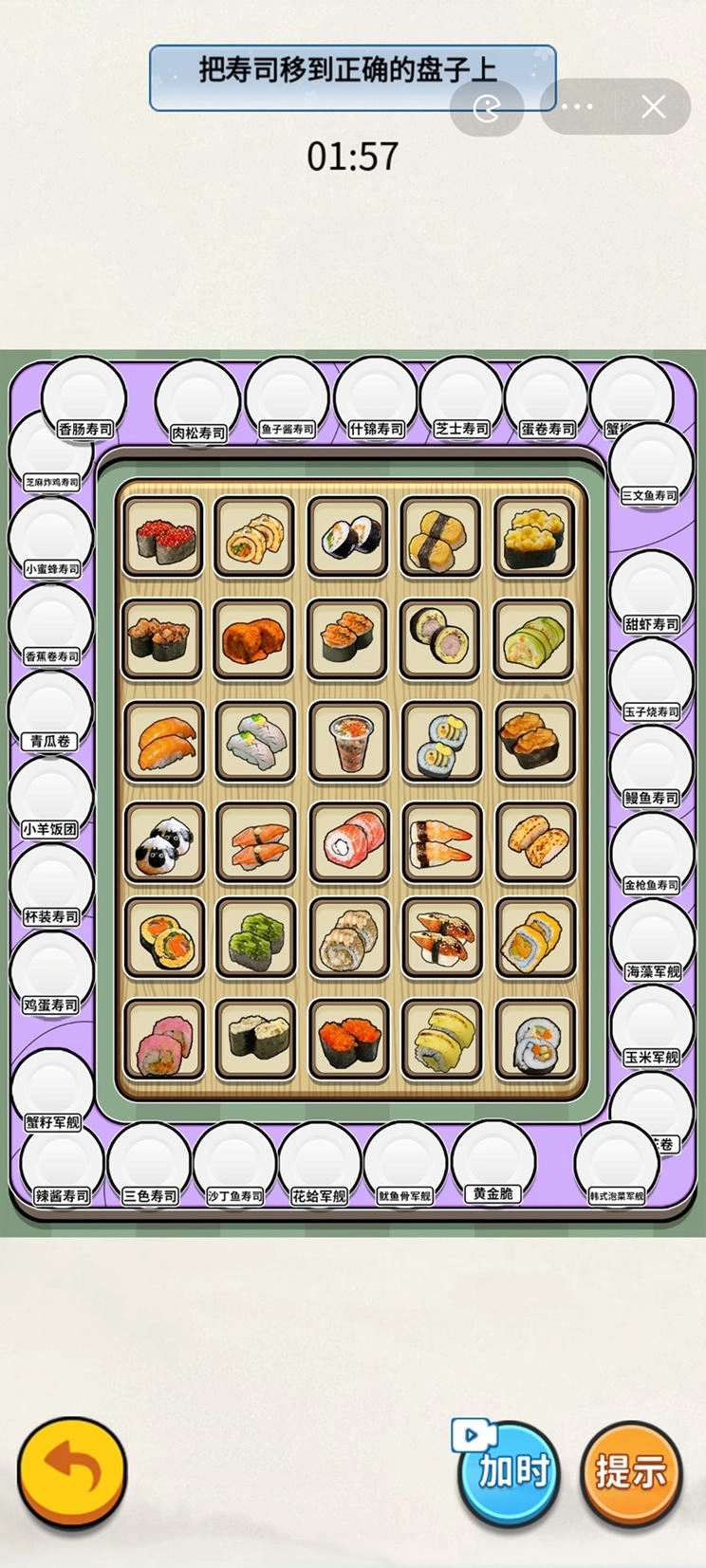Click the yellow undo arrow button
The image size is (706, 1568).
pyautogui.click(x=72, y=1471)
